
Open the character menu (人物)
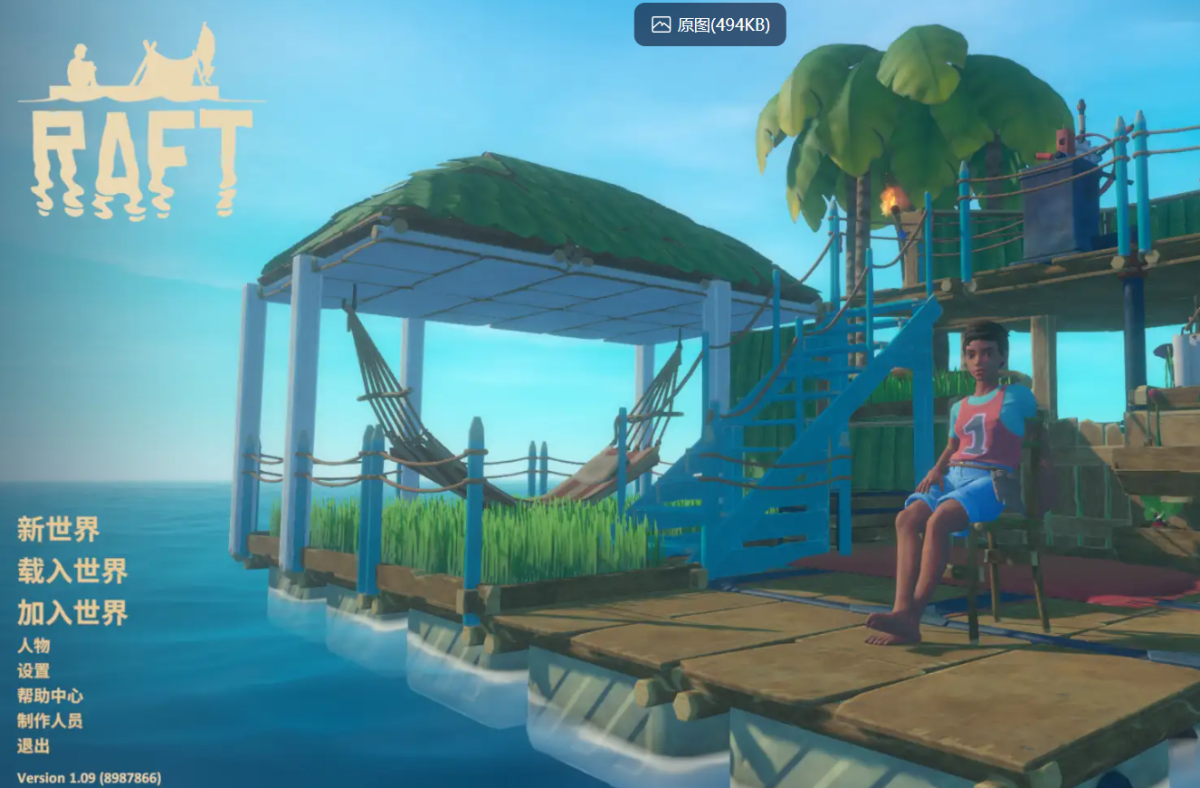[x=33, y=646]
